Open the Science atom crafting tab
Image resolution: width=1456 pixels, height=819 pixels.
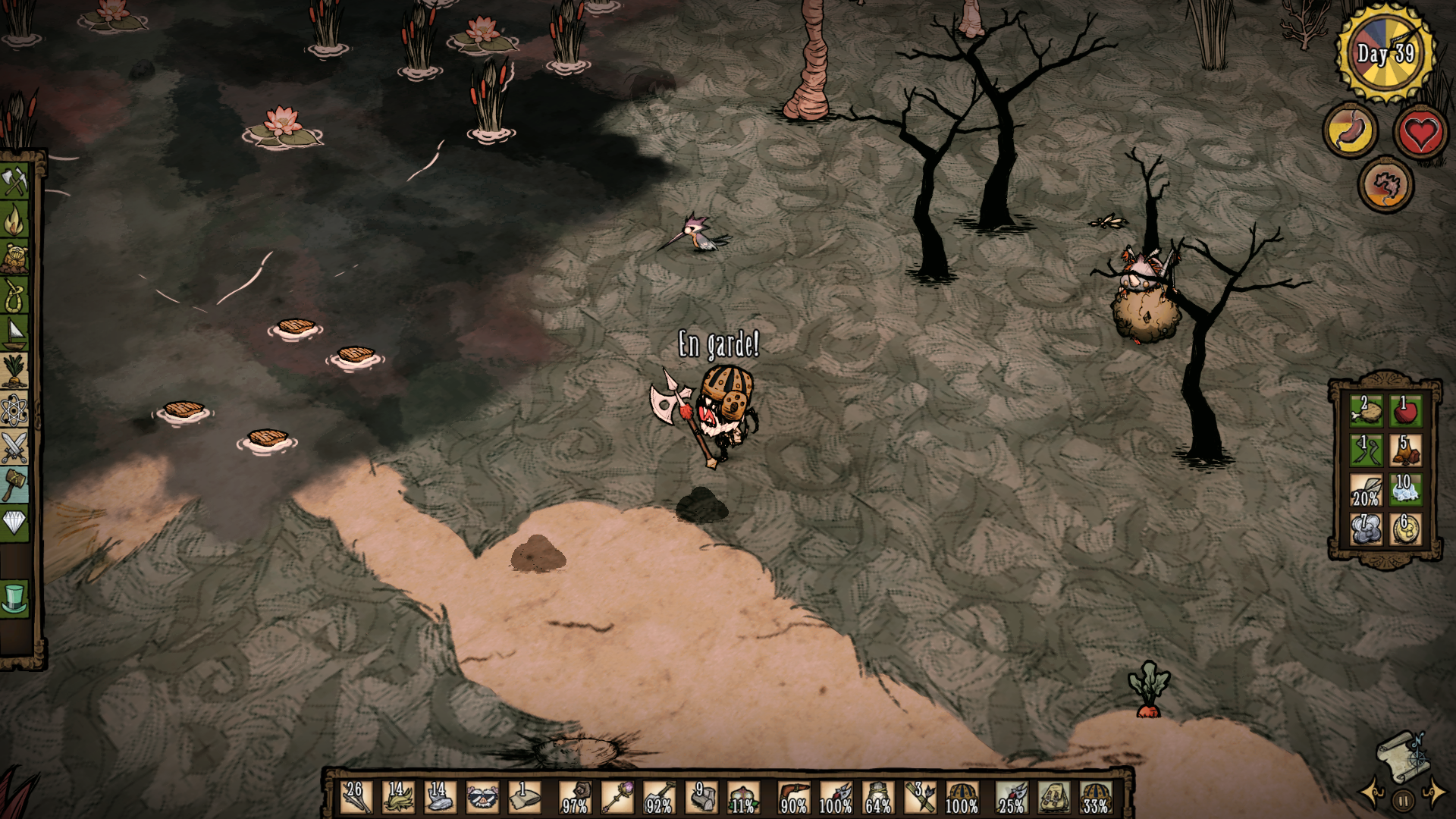pos(14,410)
